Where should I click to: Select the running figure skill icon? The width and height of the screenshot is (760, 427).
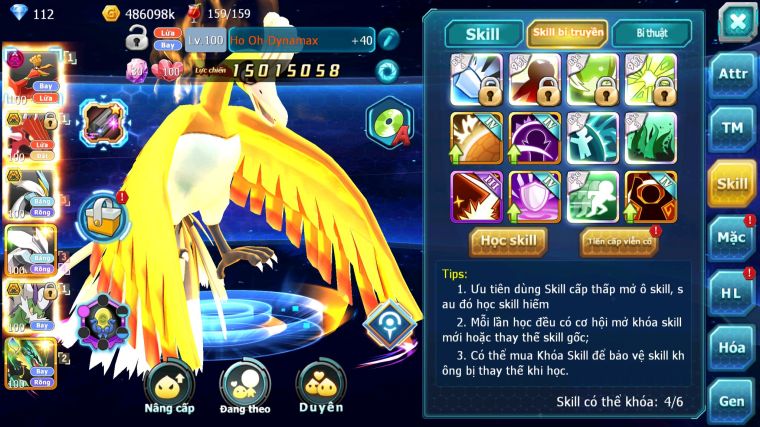592,196
